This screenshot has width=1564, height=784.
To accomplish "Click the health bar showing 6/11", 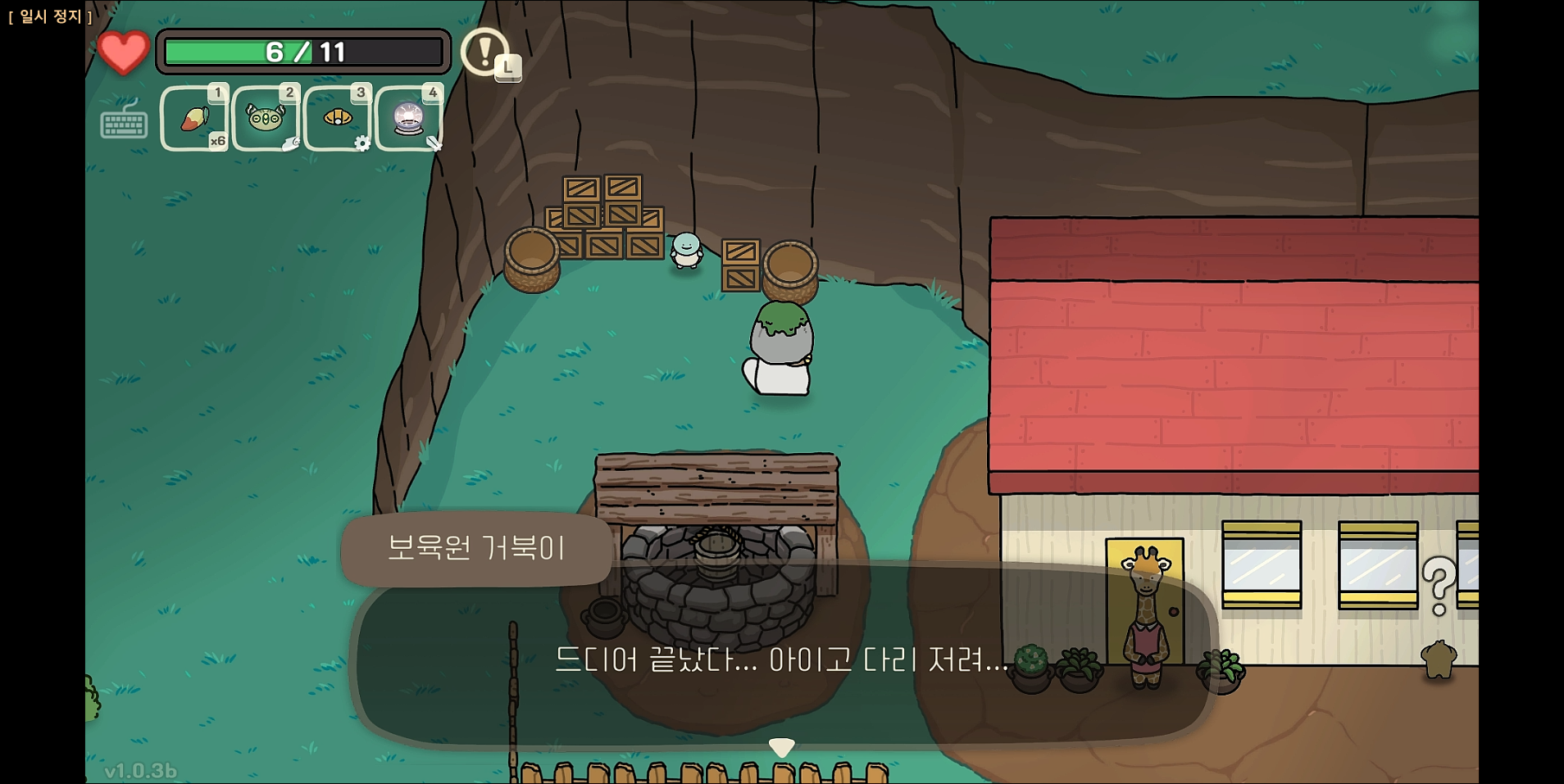I will [x=303, y=52].
